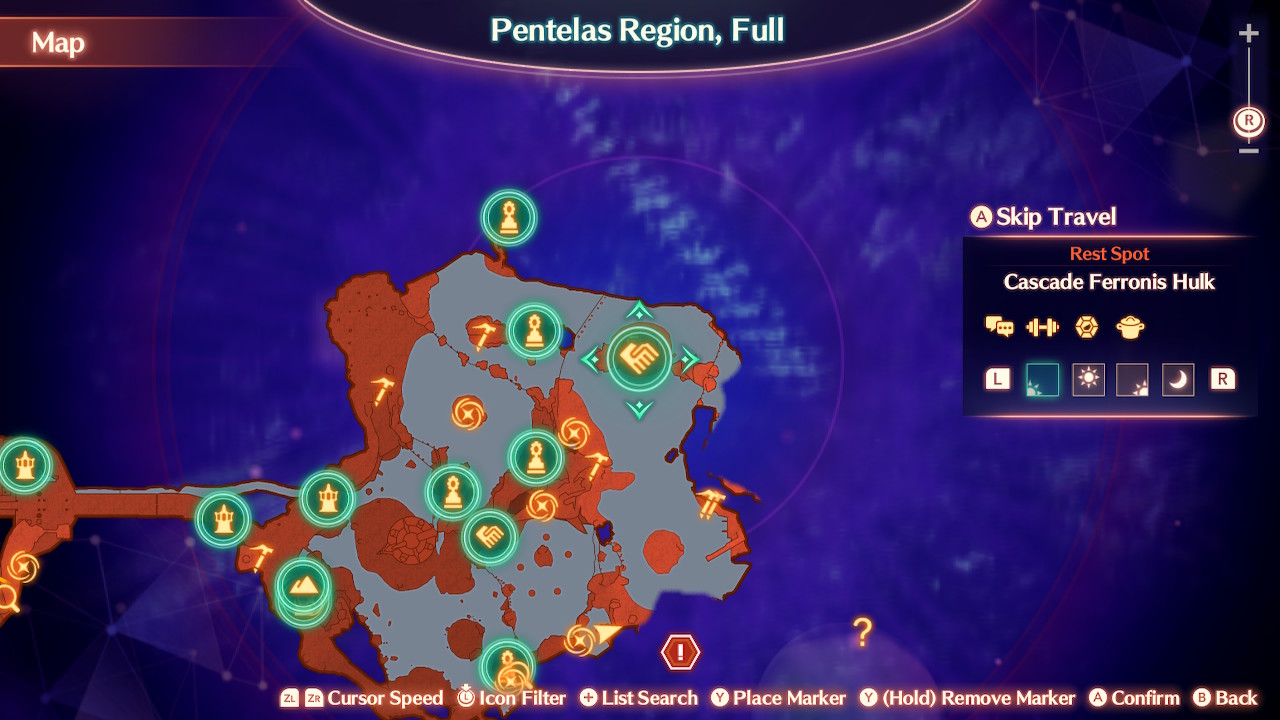This screenshot has height=720, width=1280.
Task: Switch time of day to noon sun
Action: point(1088,379)
